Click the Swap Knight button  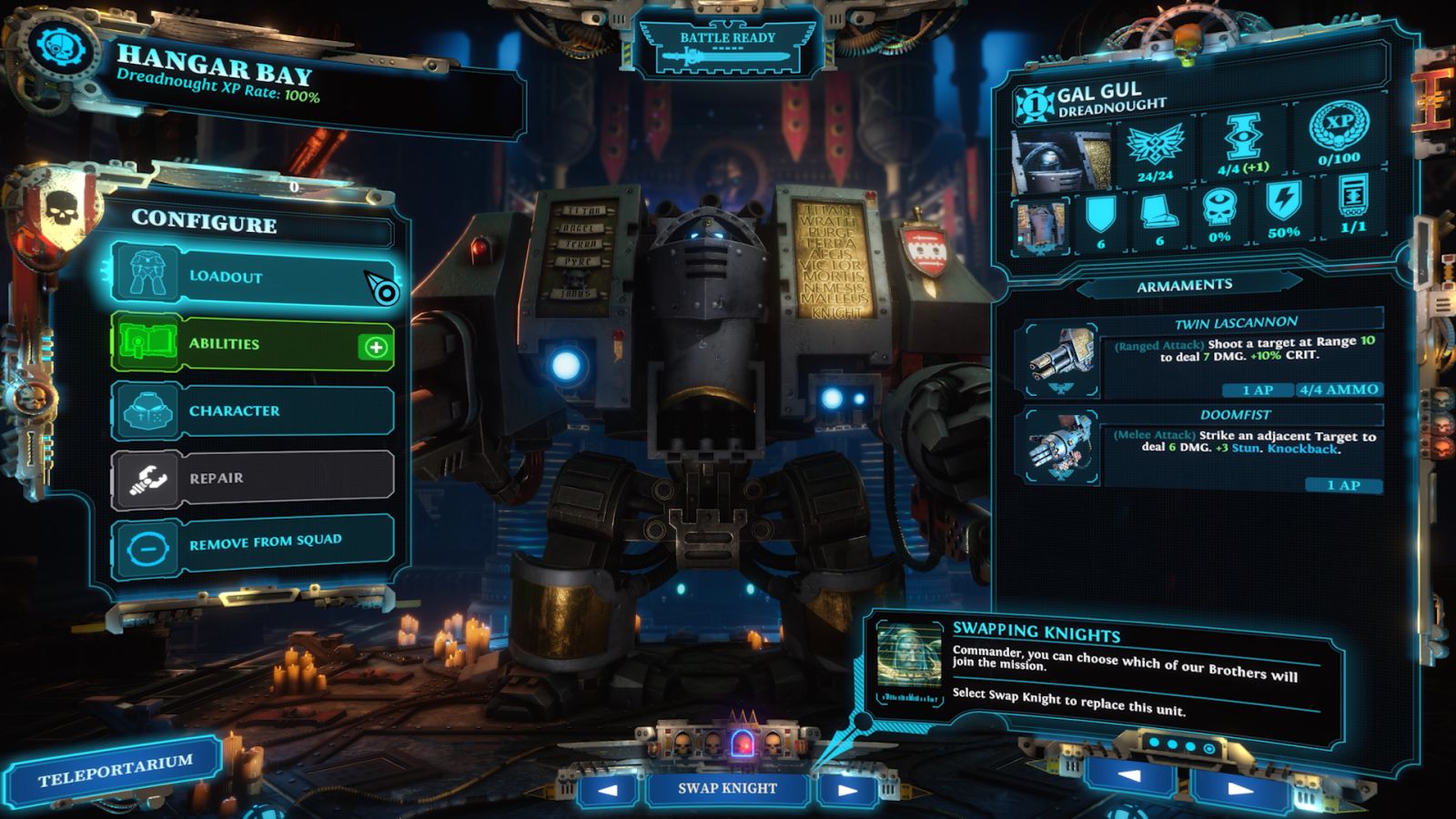(727, 788)
